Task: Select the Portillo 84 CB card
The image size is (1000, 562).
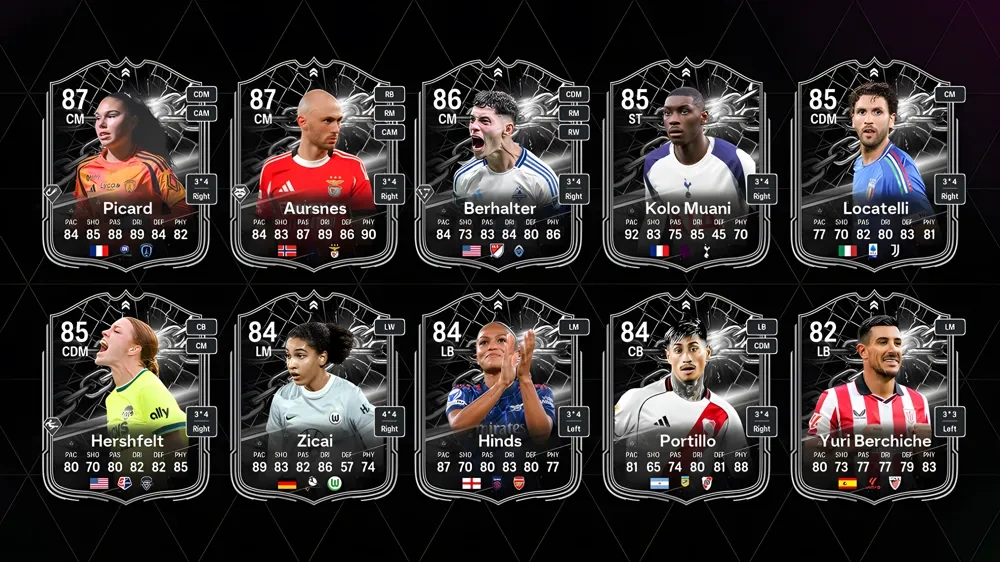Action: [686, 397]
